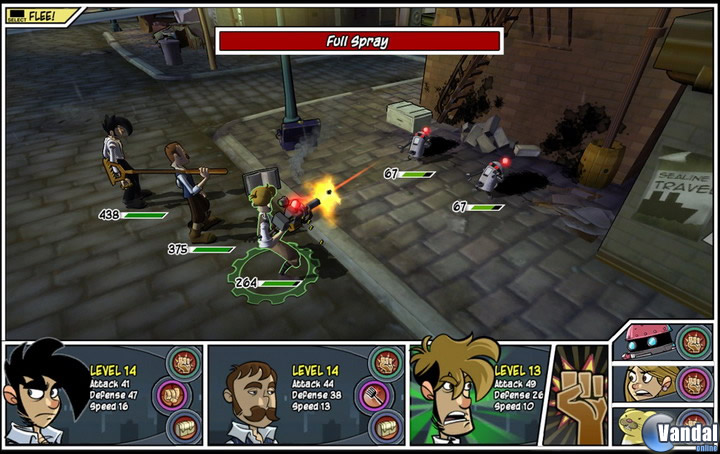Open the bearded character's bottom item icon
This screenshot has width=720, height=454.
(385, 427)
